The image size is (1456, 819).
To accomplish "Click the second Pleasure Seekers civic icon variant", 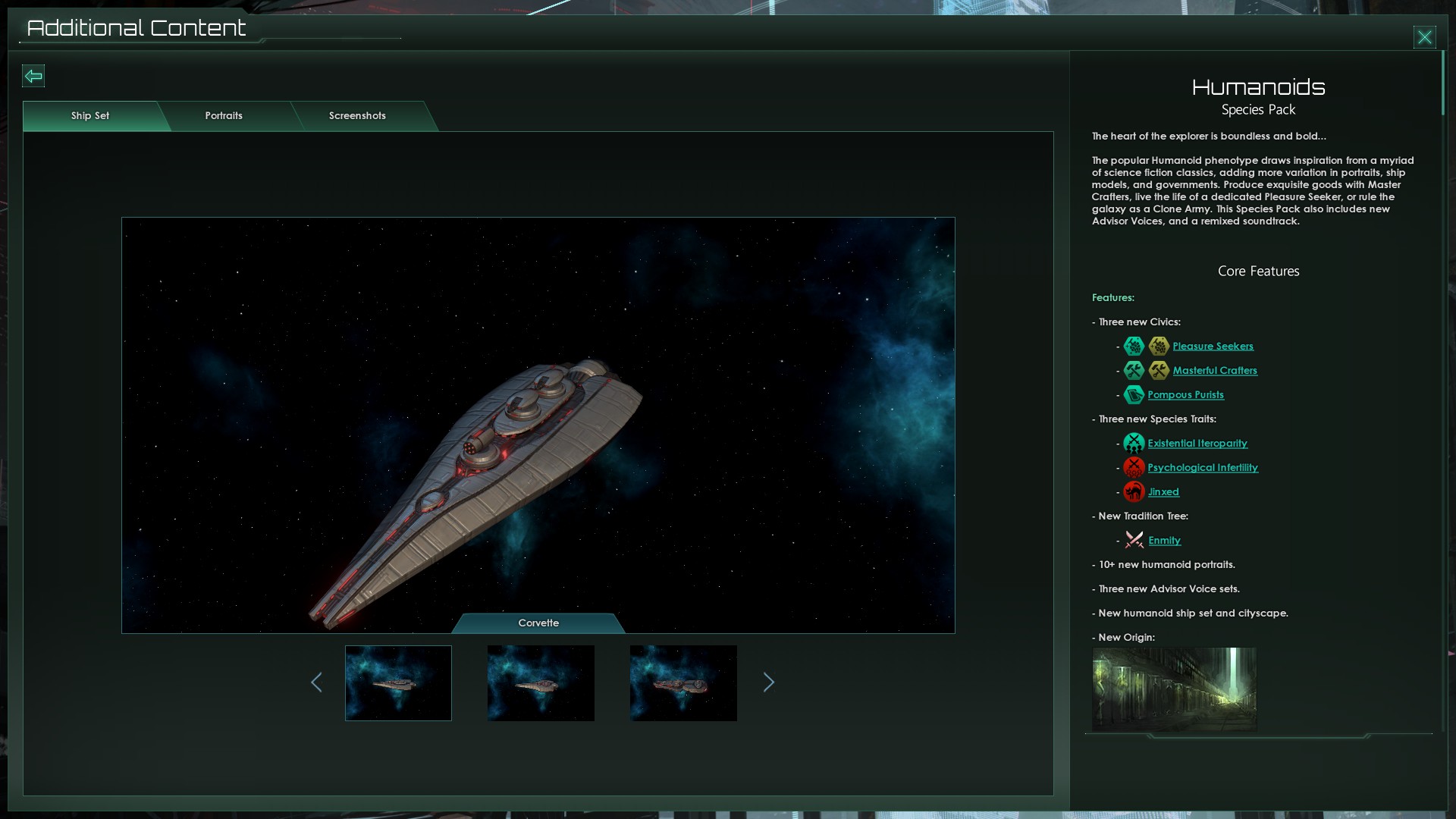I will pos(1159,346).
